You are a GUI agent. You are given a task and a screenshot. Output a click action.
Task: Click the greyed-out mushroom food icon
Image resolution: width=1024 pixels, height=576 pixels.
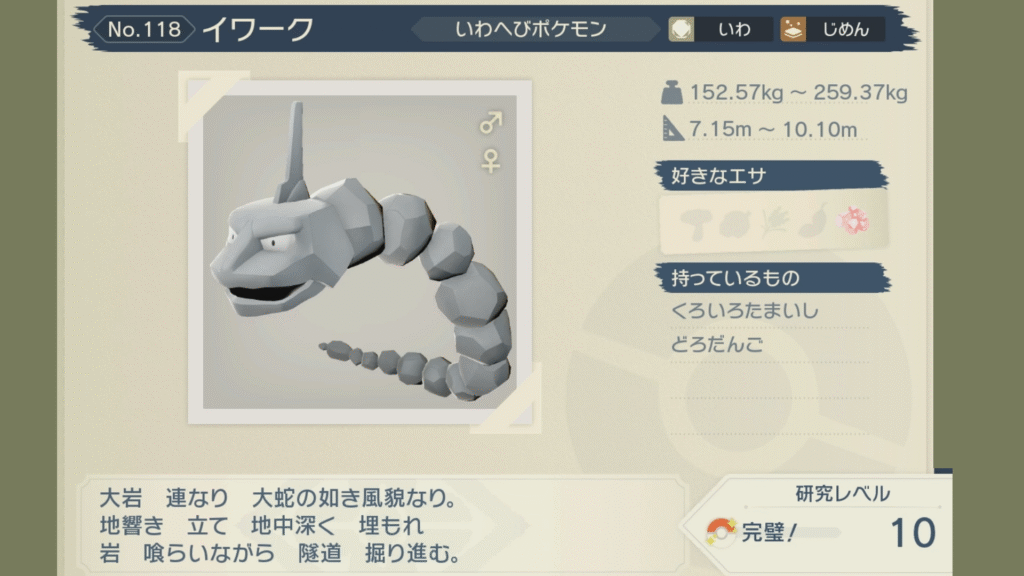click(x=696, y=221)
